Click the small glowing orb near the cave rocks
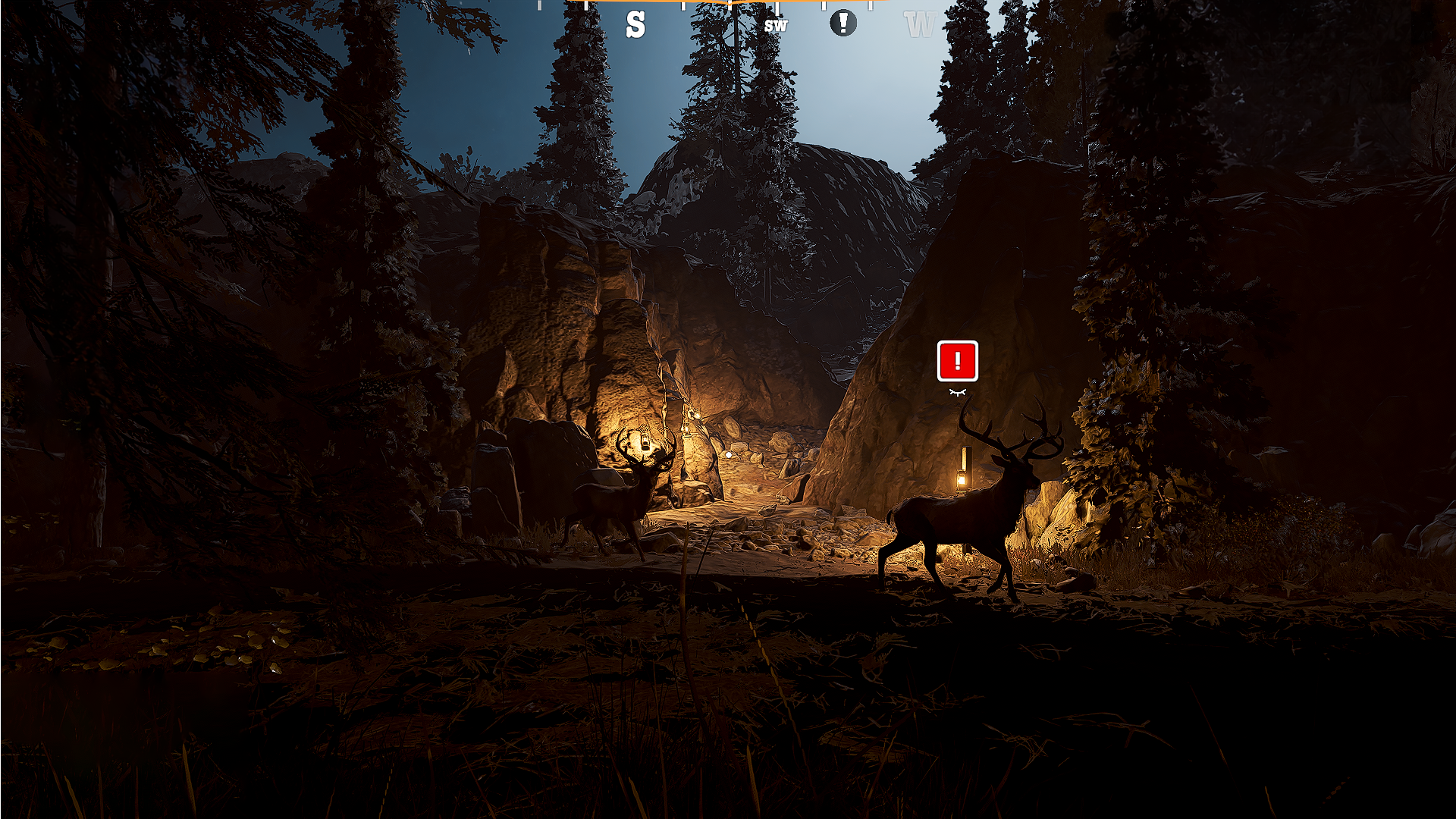The width and height of the screenshot is (1456, 819). 727,453
